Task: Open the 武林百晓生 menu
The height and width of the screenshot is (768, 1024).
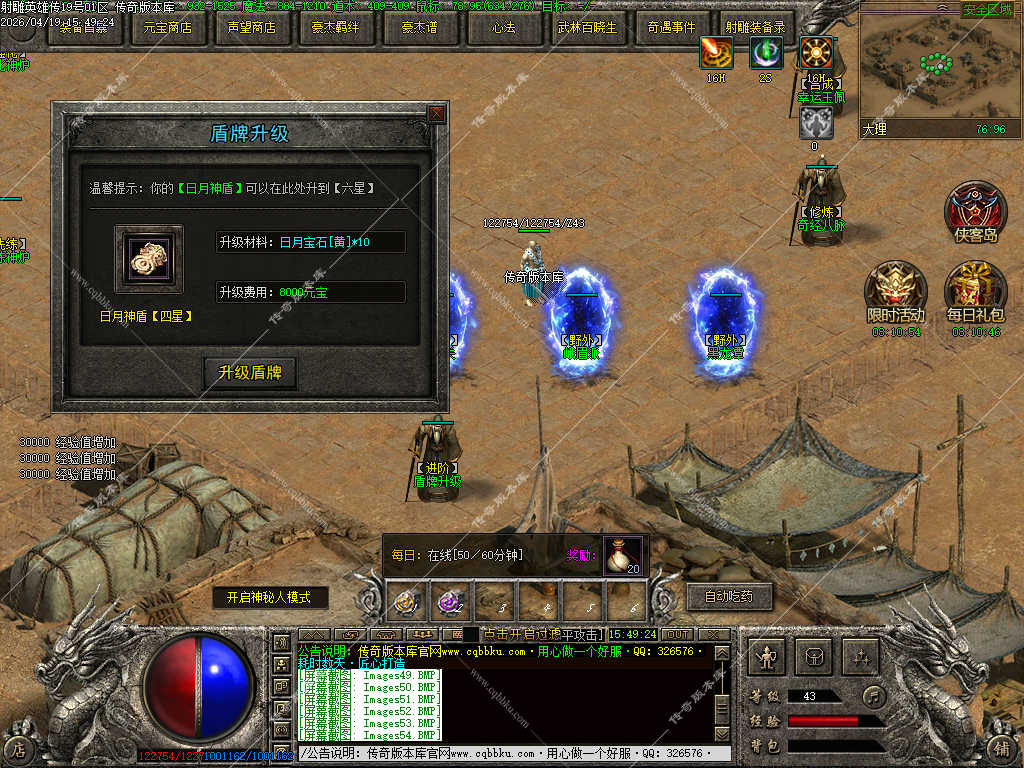Action: click(587, 28)
